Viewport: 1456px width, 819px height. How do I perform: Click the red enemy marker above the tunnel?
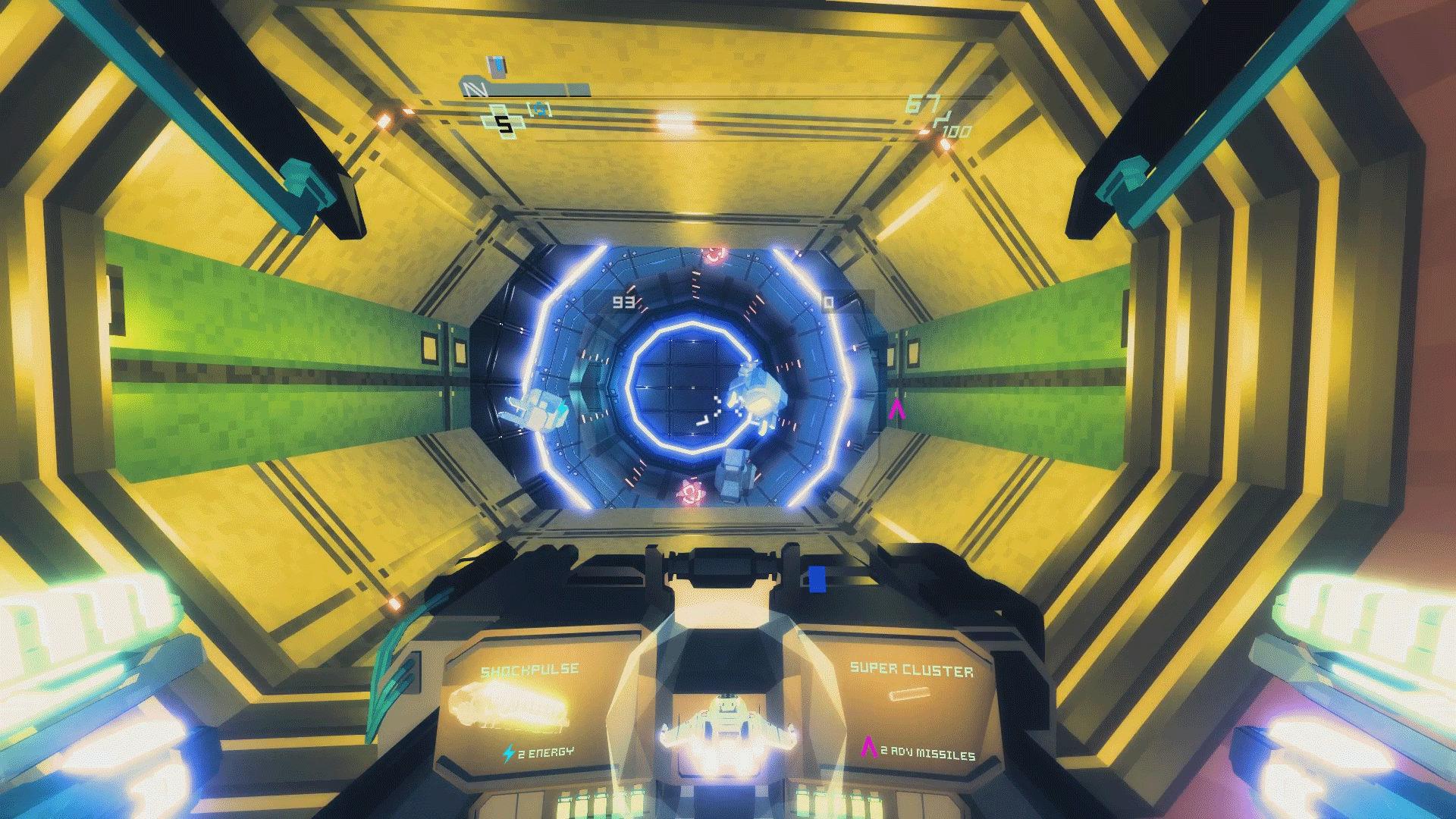click(714, 256)
